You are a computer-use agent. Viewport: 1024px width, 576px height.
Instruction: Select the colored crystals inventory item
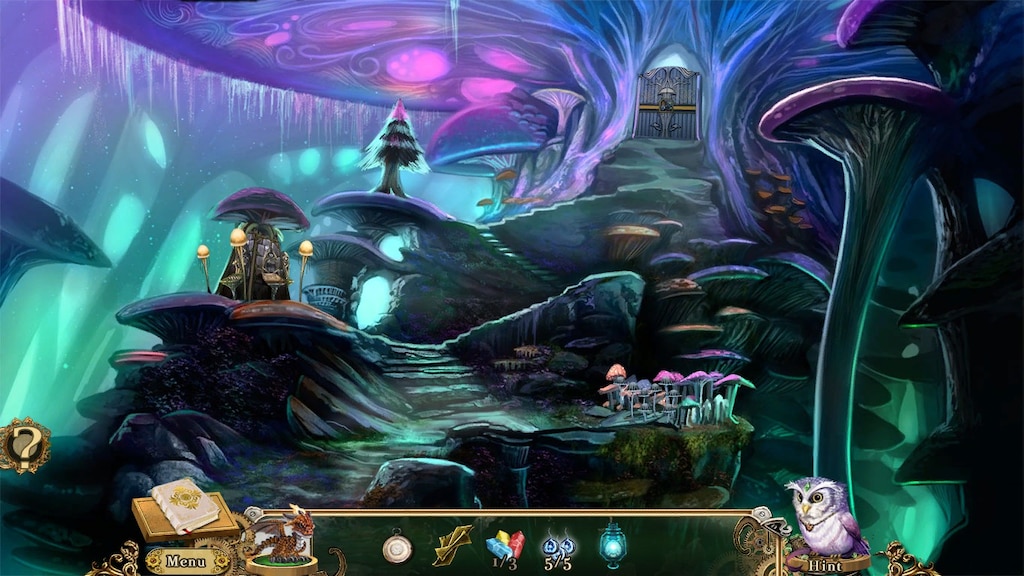505,546
